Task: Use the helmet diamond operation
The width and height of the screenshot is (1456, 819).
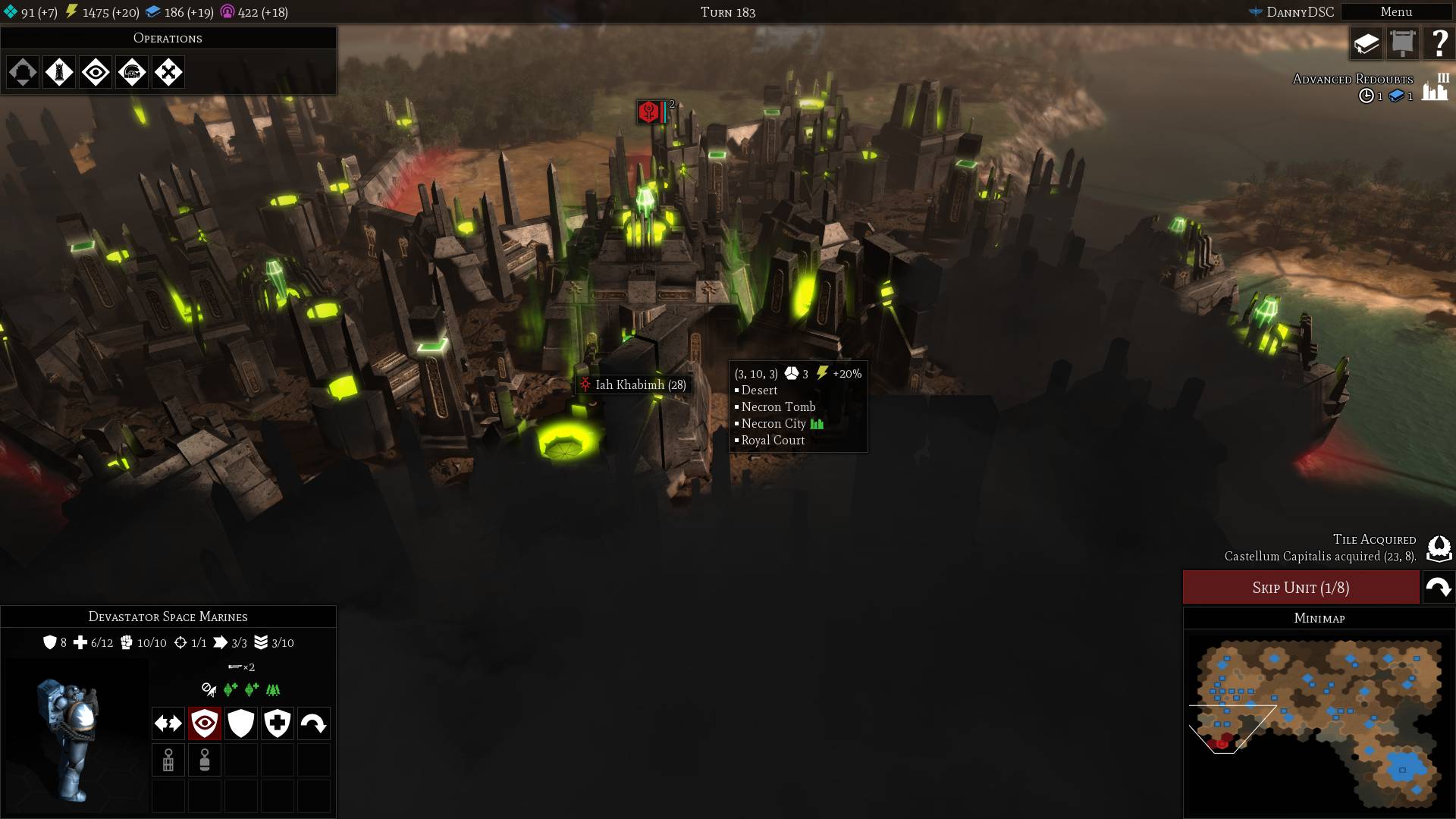Action: click(132, 73)
